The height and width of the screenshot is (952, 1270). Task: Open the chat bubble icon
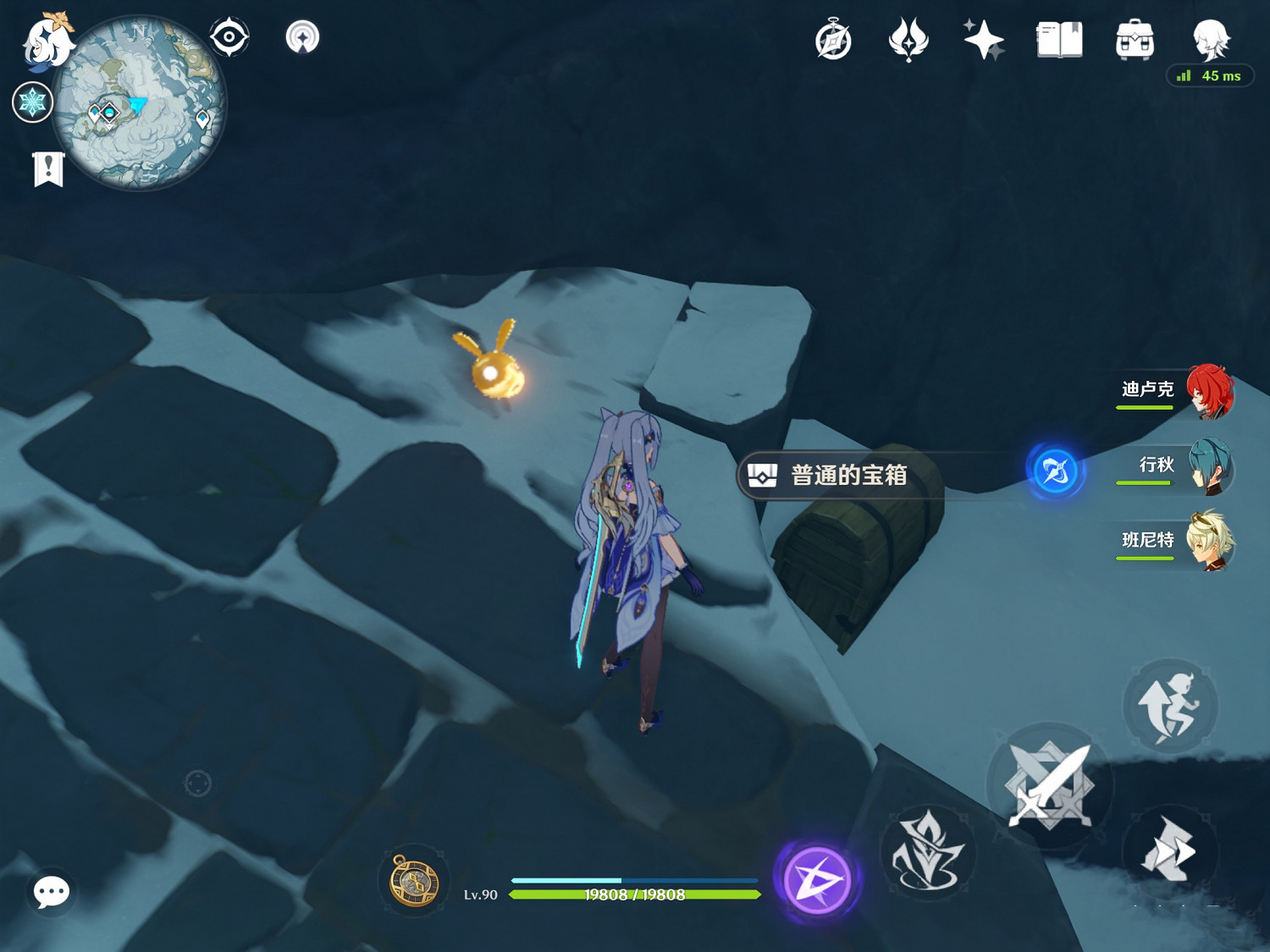(51, 891)
